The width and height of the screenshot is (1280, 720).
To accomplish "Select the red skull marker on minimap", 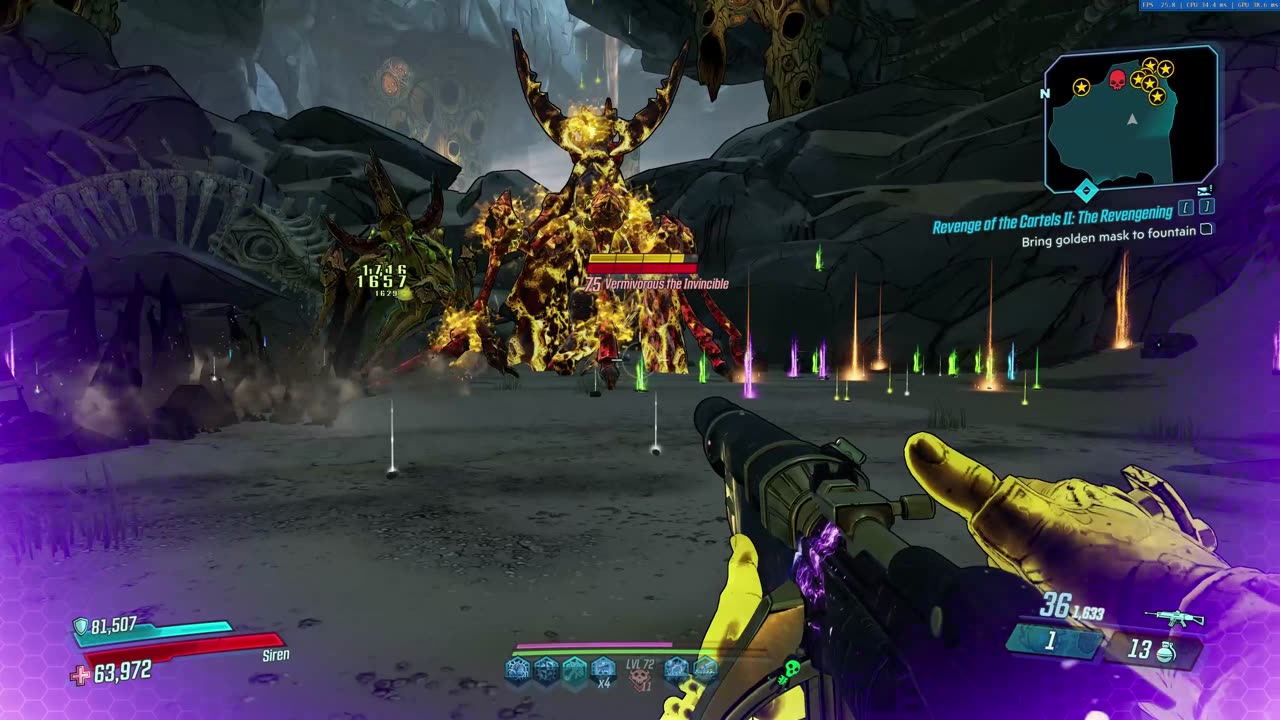I will point(1117,79).
